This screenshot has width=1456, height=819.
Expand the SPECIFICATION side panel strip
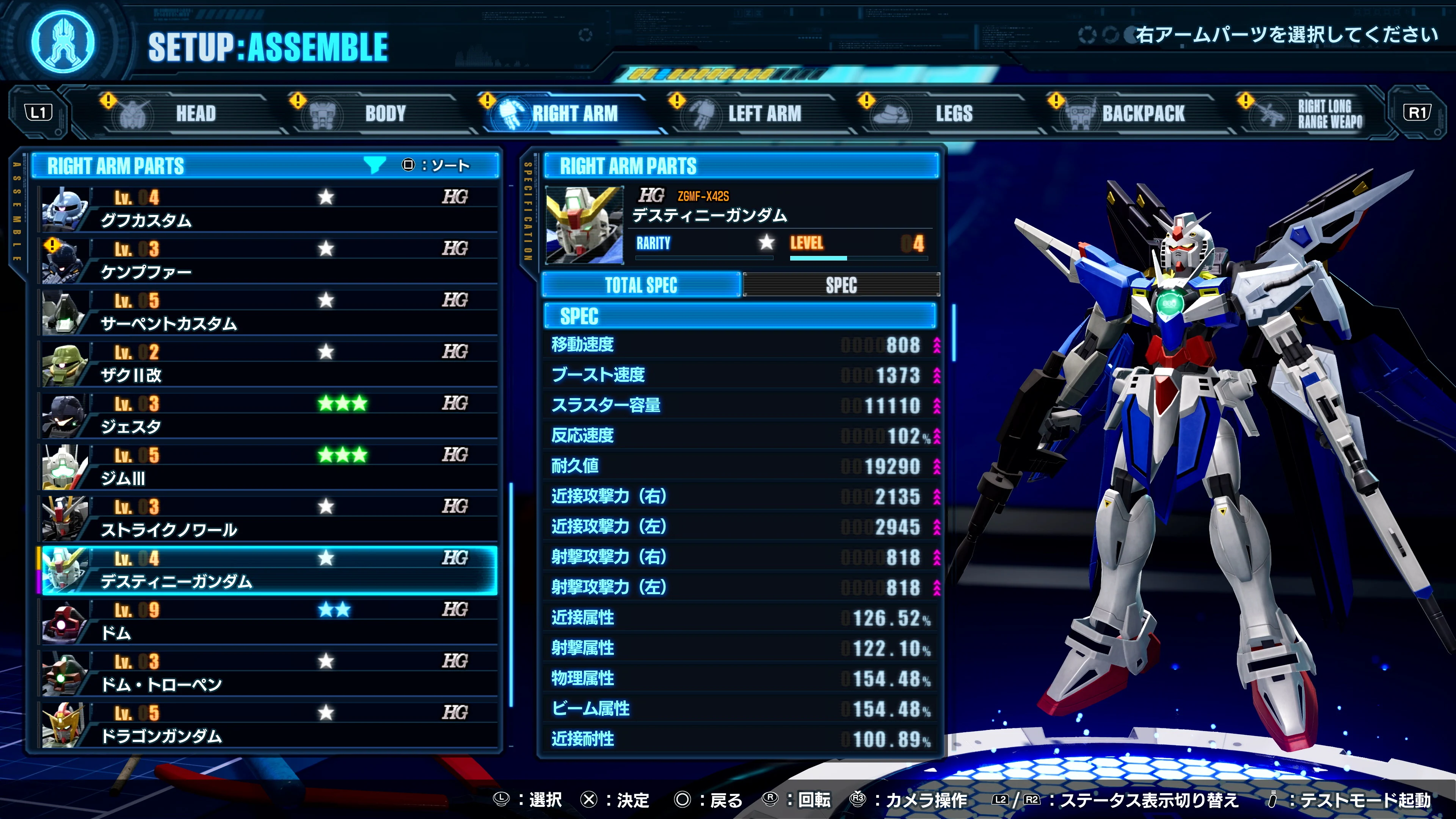pos(528,209)
